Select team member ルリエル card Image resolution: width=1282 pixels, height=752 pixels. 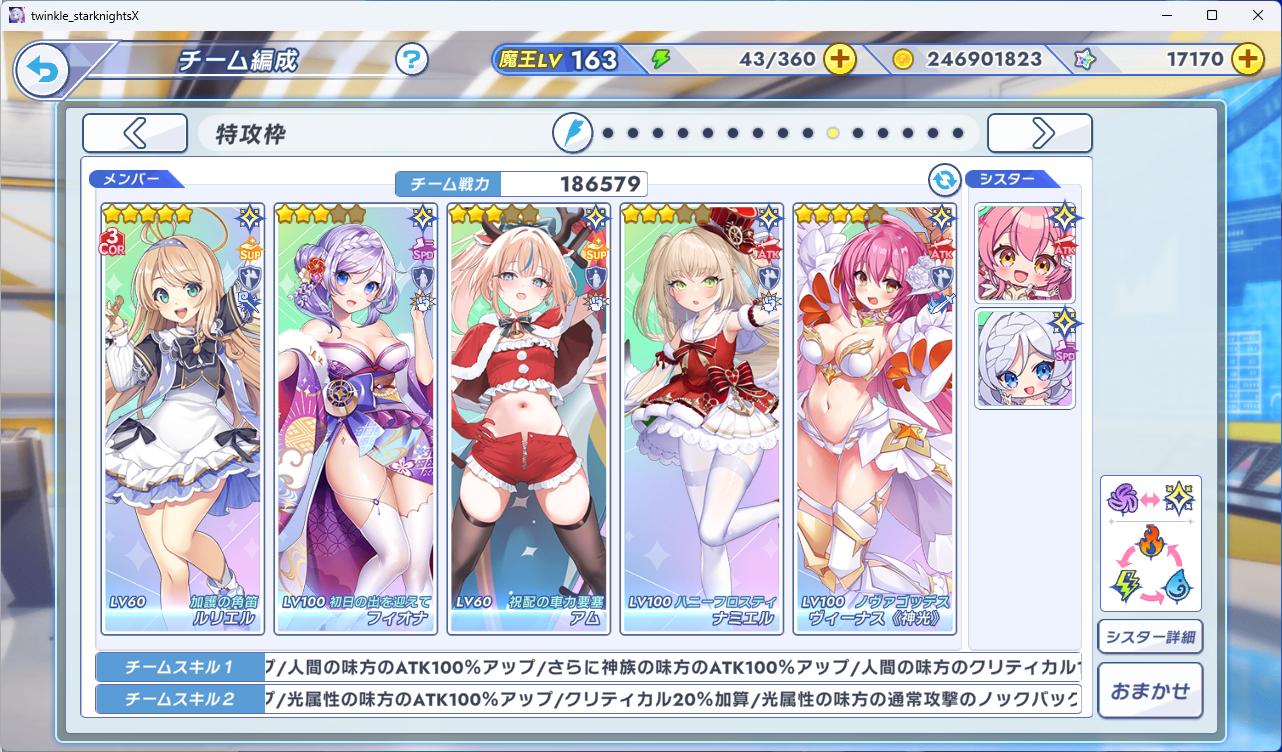click(x=183, y=418)
